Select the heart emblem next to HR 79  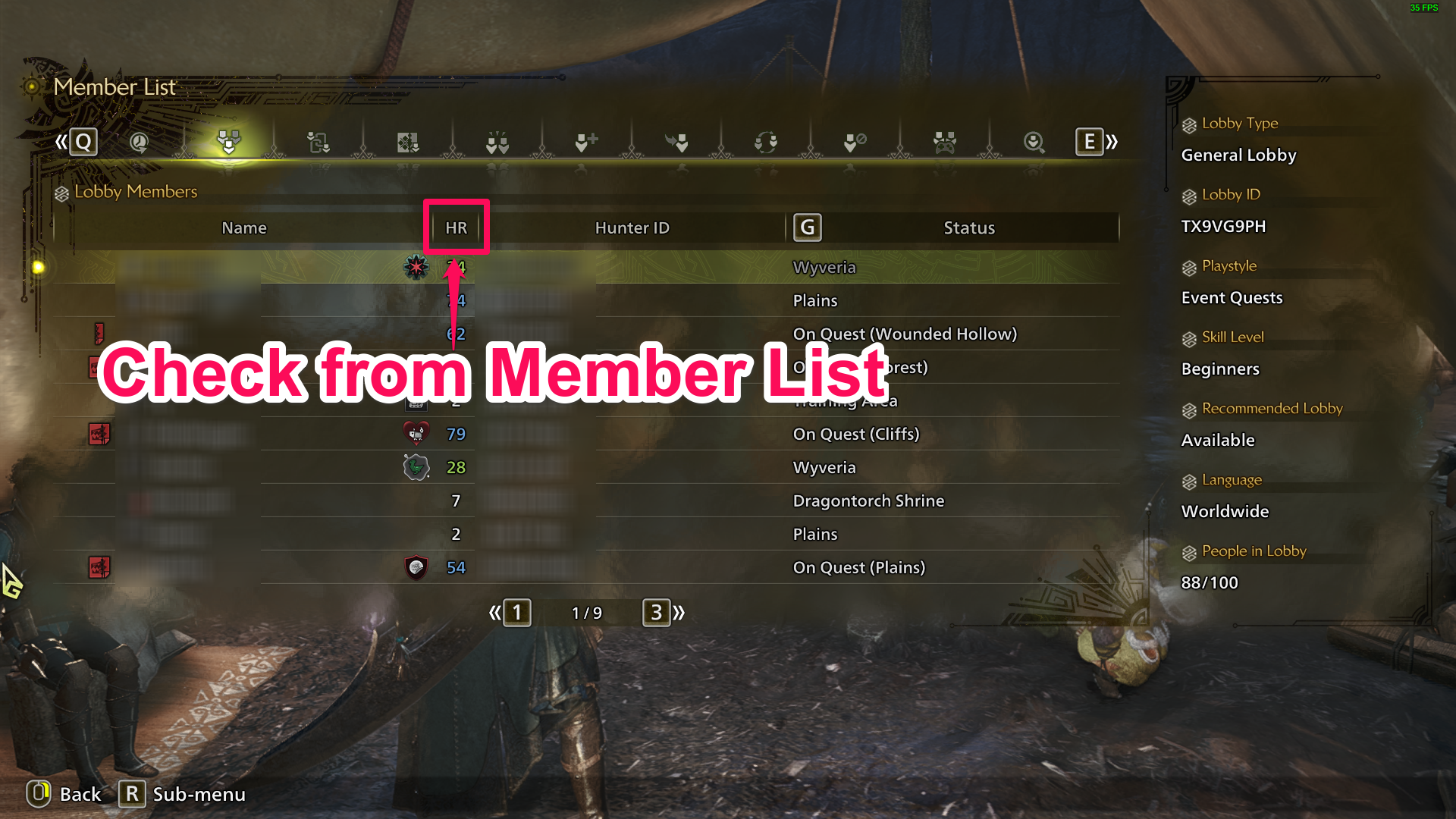coord(414,434)
